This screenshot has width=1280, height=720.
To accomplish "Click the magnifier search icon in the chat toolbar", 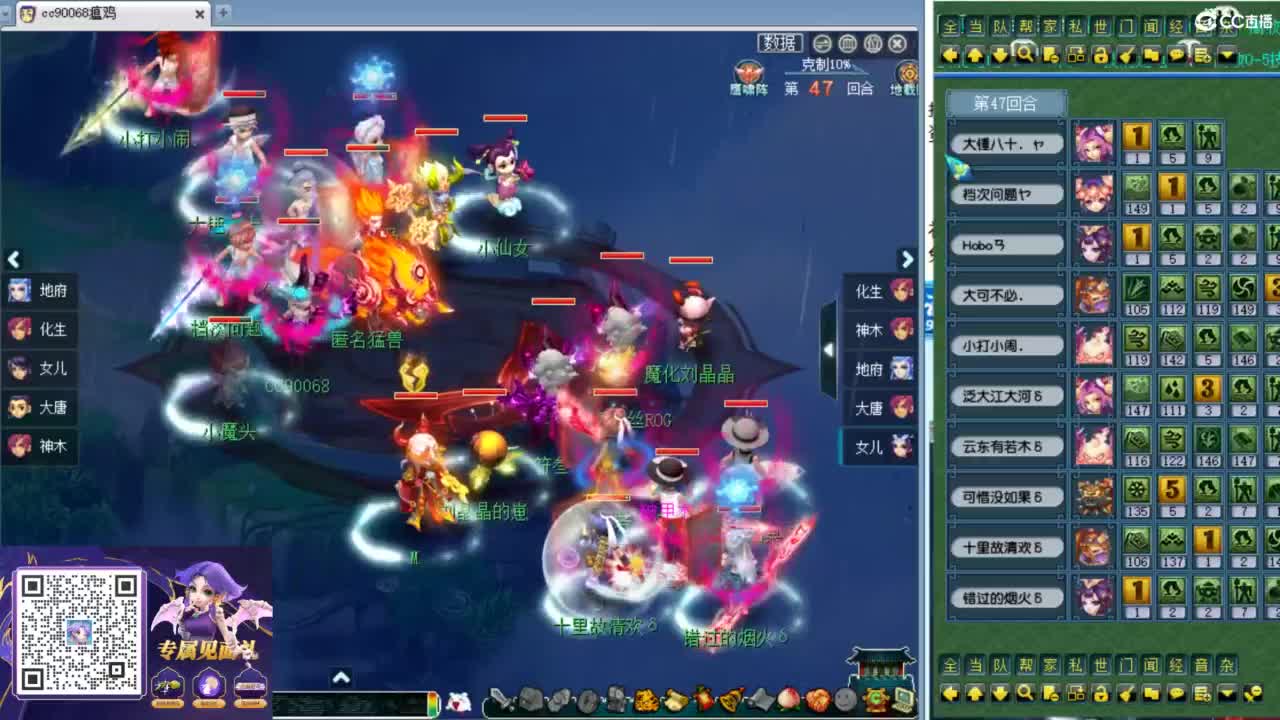I will coord(1025,55).
